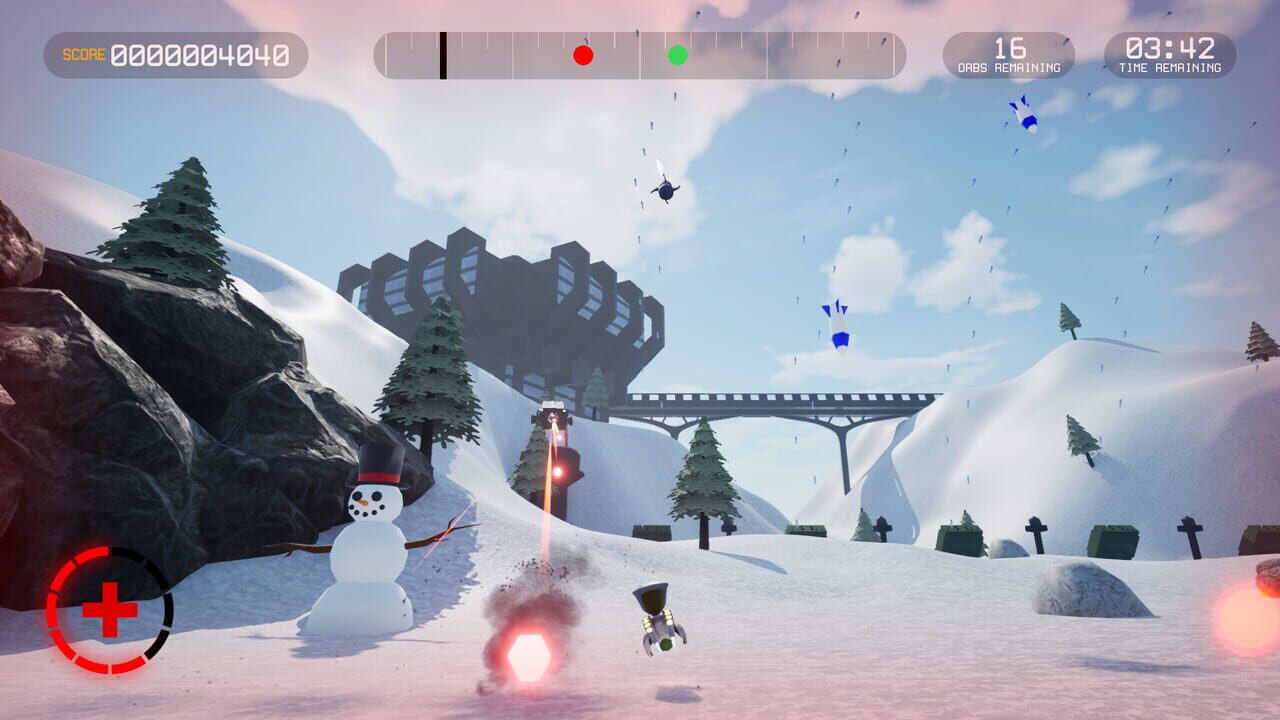This screenshot has height=720, width=1280.
Task: Click the red marker on the compass bar
Action: coord(583,55)
